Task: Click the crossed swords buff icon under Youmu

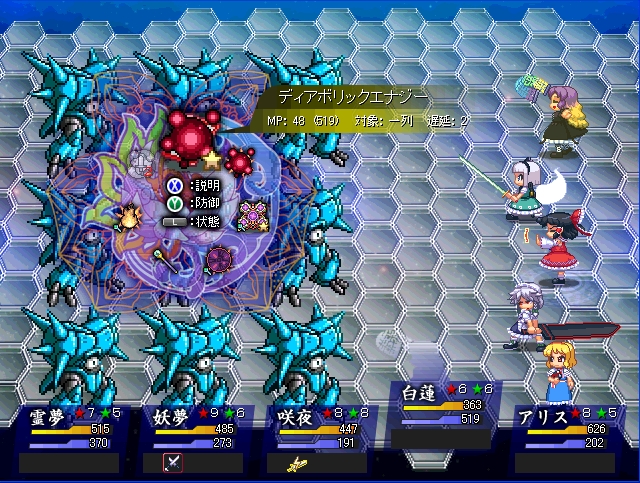Action: point(170,462)
